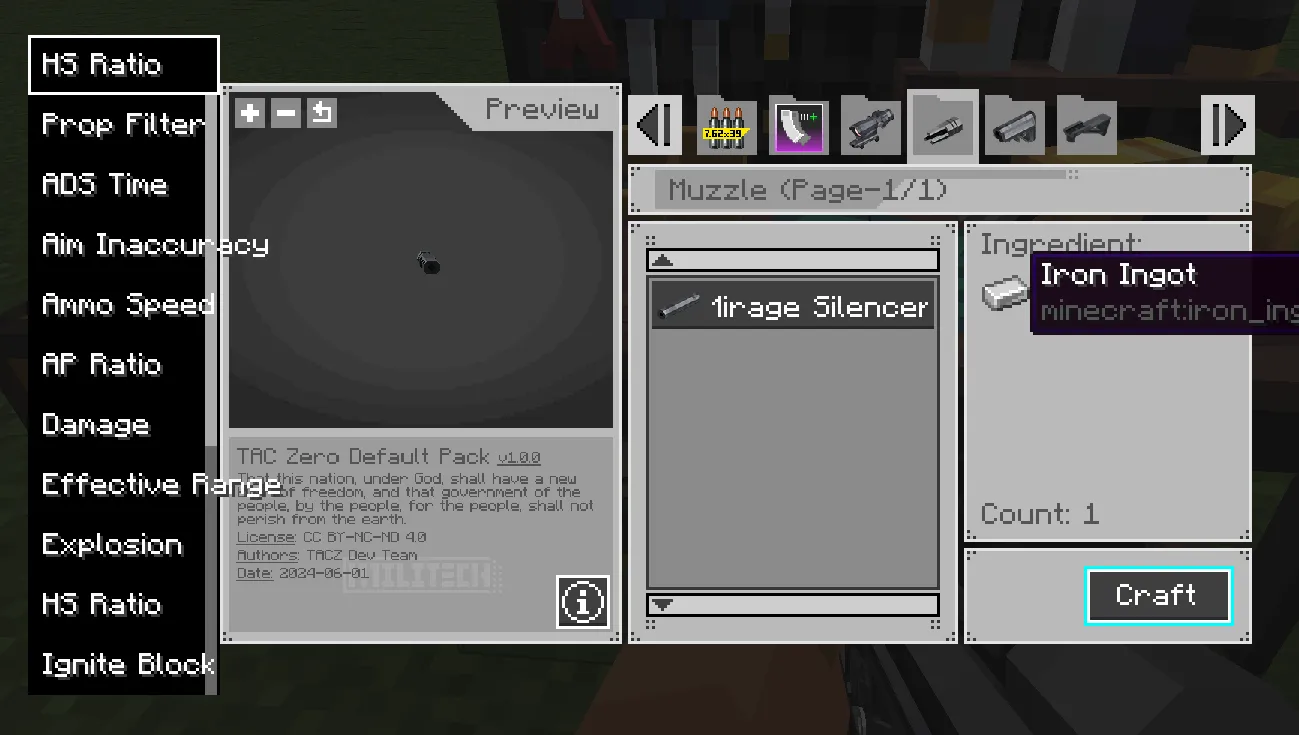Choose the Damage sorting option
Image resolution: width=1299 pixels, height=735 pixels.
(95, 424)
